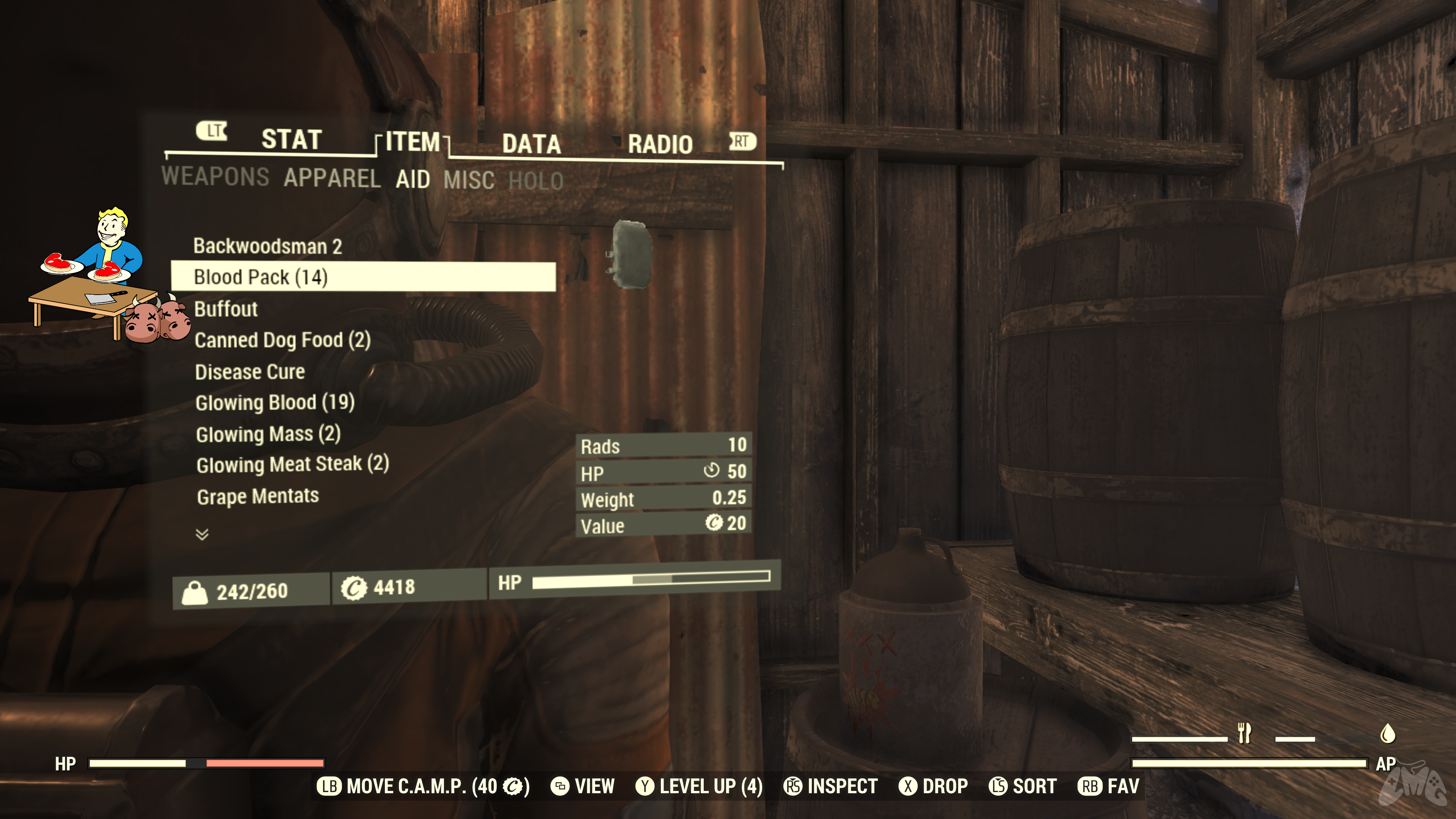Pick Buffout from the aid list
Screen dimensions: 1456x819
226,309
